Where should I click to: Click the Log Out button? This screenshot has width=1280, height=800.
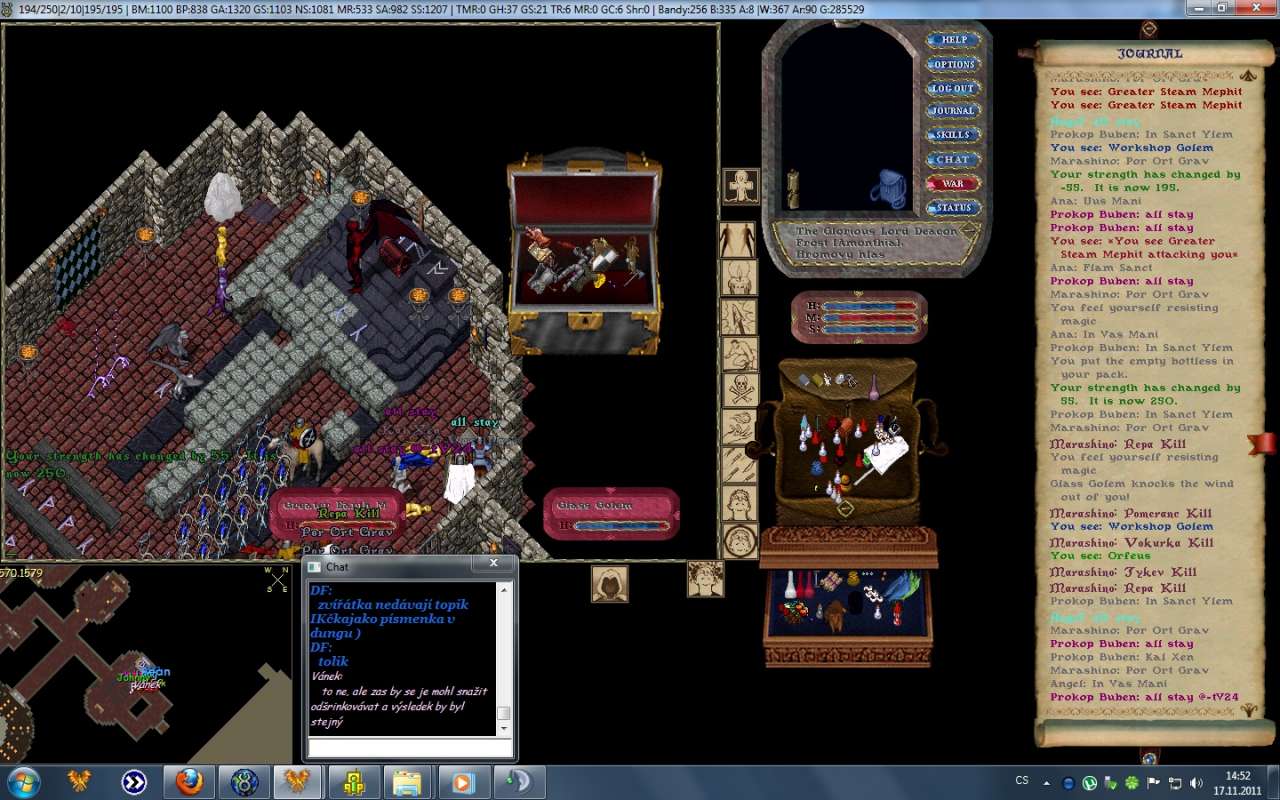coord(953,88)
